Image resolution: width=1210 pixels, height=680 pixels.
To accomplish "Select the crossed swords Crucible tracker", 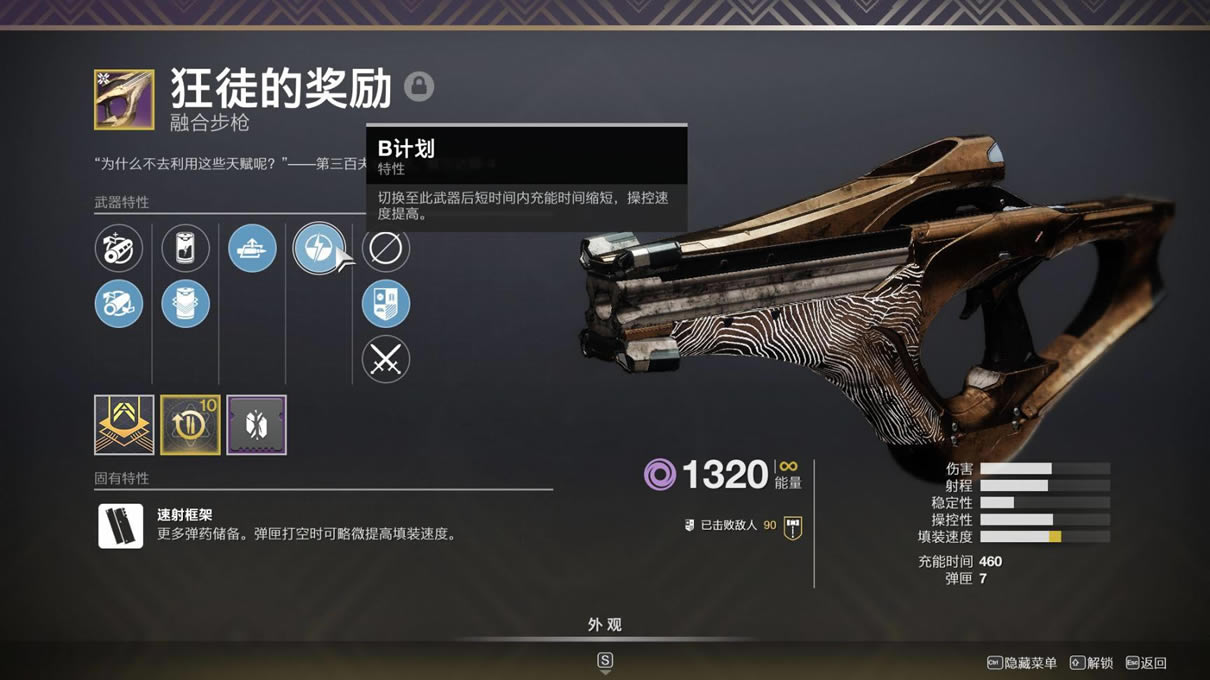I will coord(385,359).
